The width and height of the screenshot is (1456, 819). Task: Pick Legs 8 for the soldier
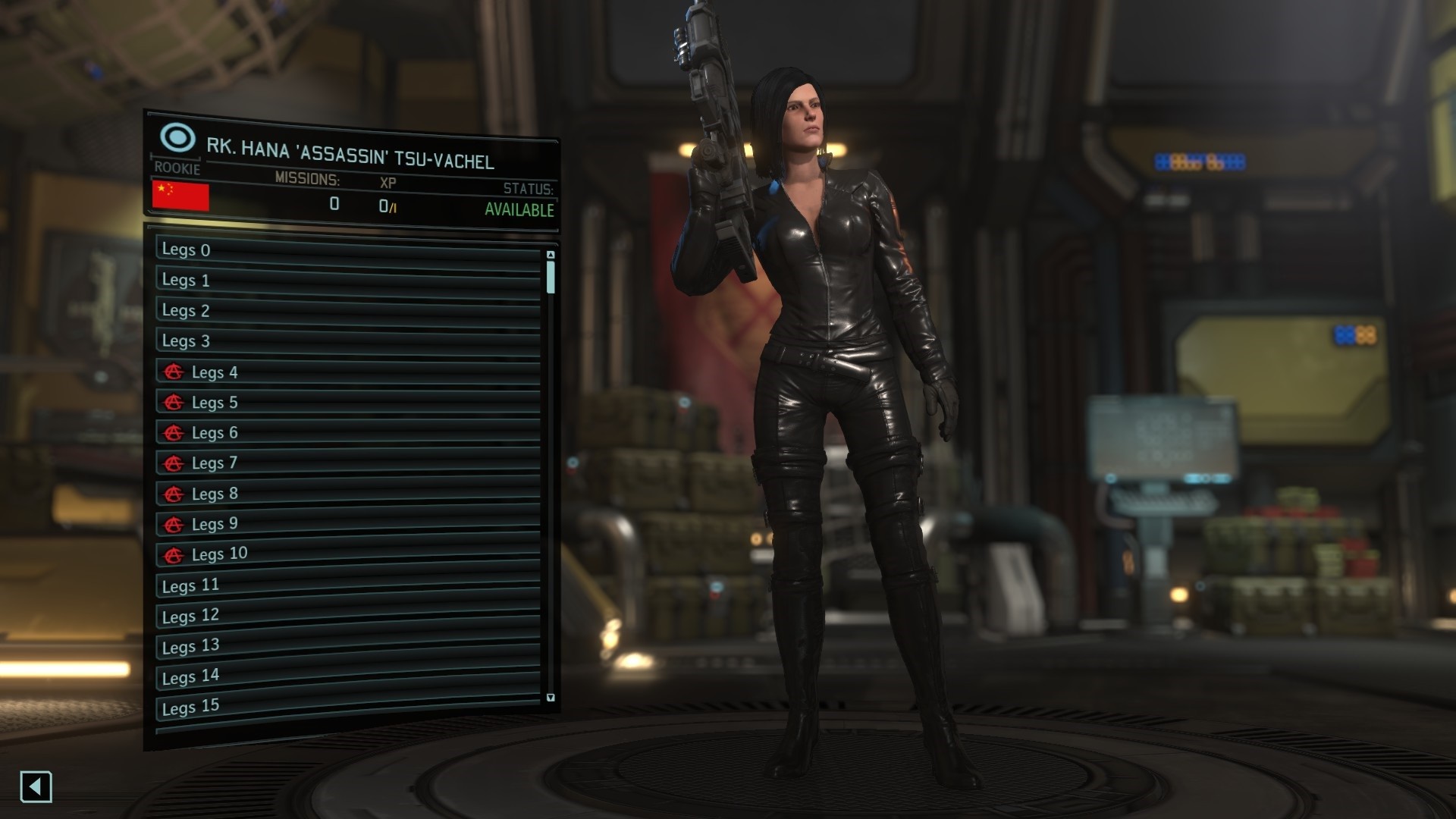coord(347,494)
